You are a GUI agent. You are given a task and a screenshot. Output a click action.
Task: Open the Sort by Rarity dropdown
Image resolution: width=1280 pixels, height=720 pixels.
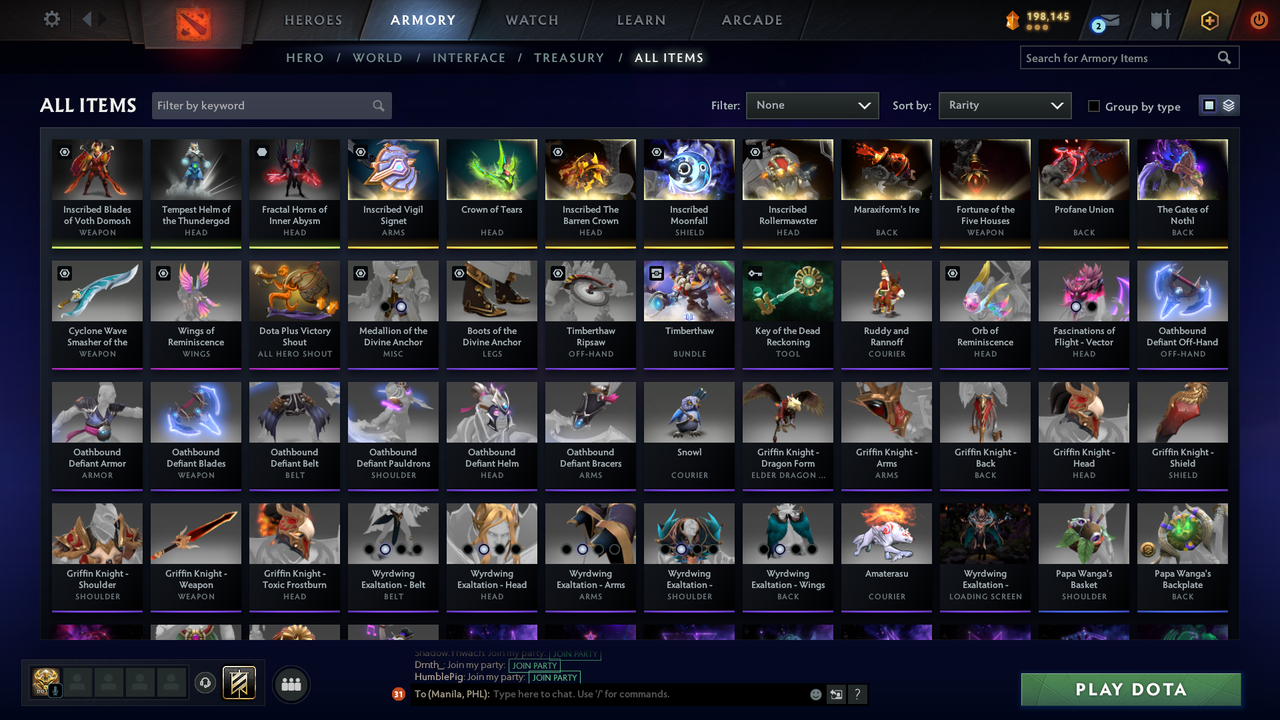(1004, 105)
